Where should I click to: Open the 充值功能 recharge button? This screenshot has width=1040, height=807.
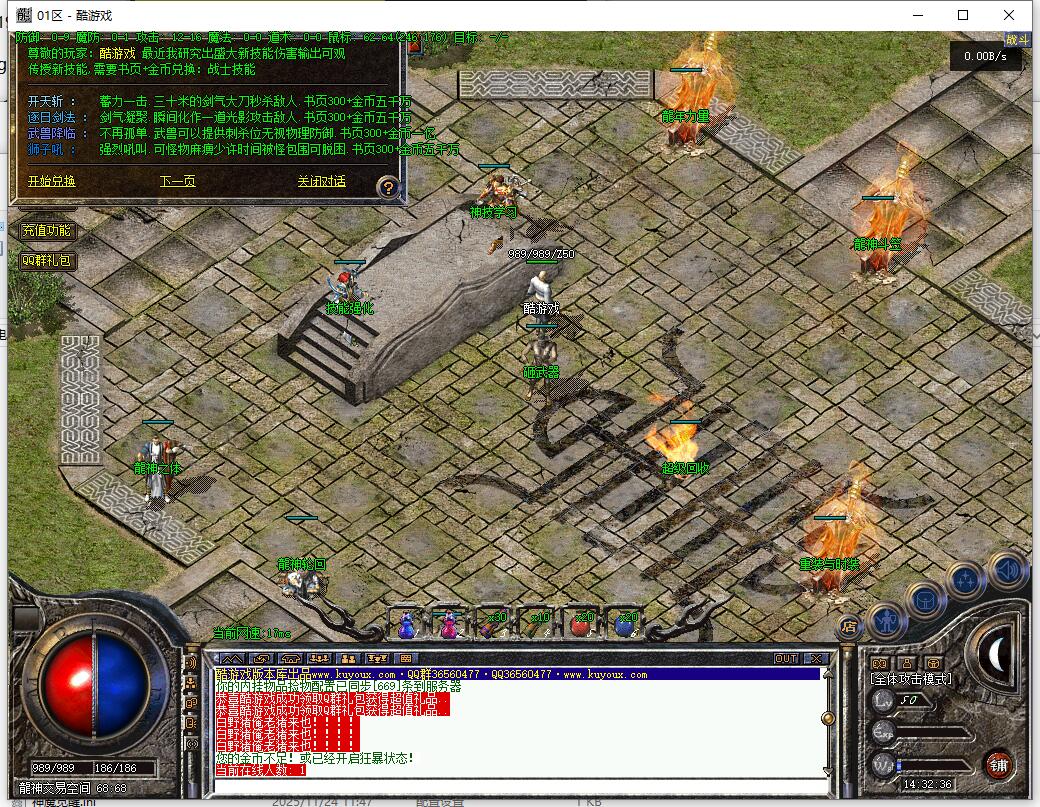pyautogui.click(x=47, y=231)
